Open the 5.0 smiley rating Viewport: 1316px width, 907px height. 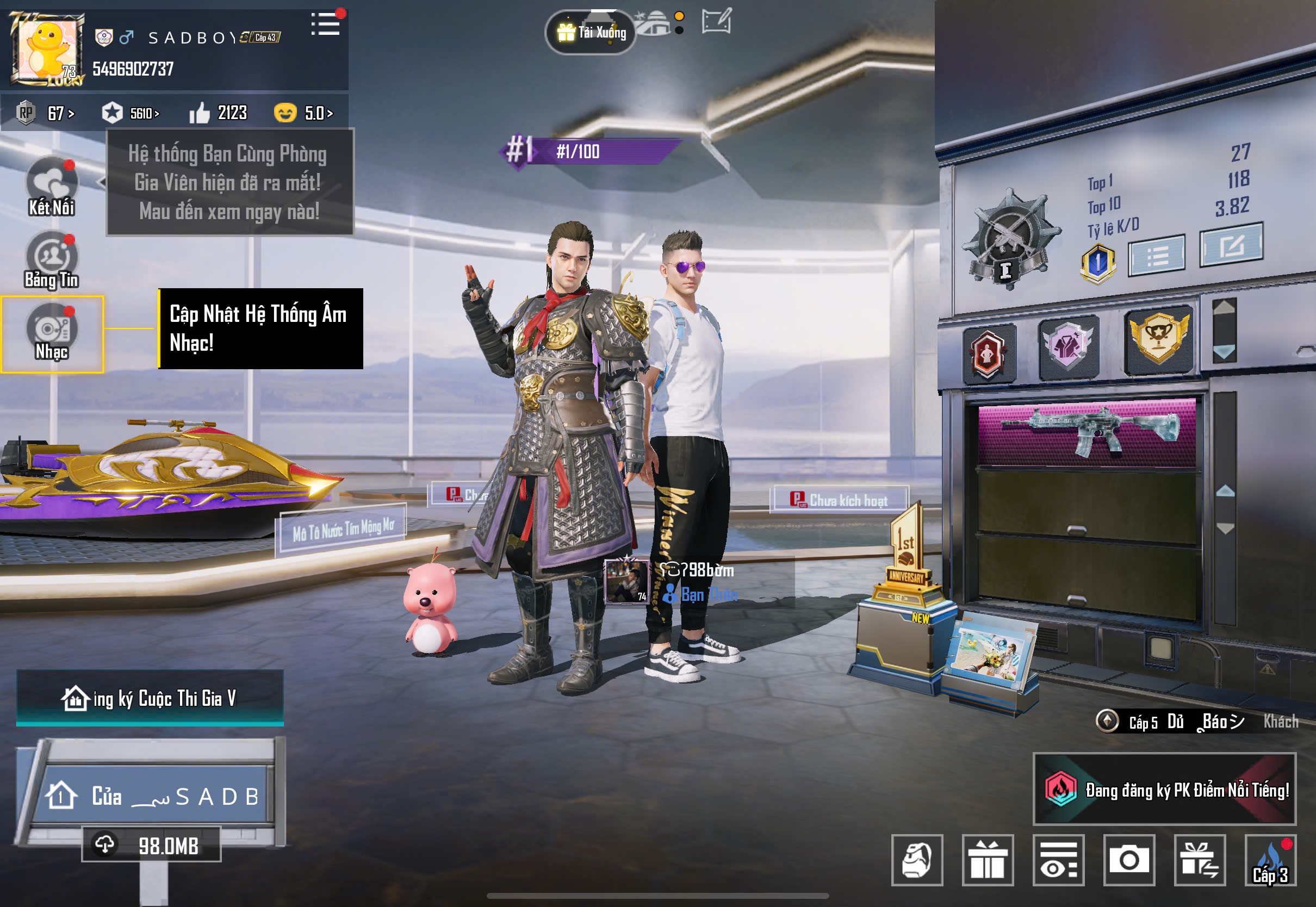(304, 113)
